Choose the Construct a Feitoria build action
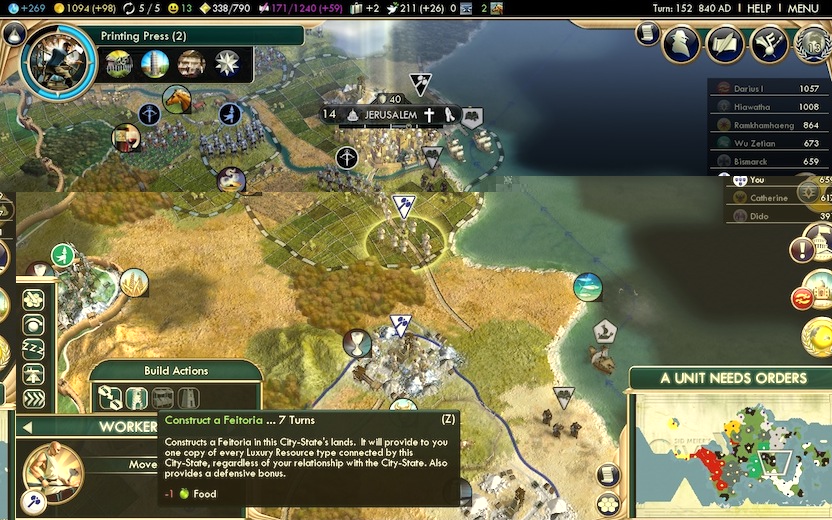 [x=137, y=398]
